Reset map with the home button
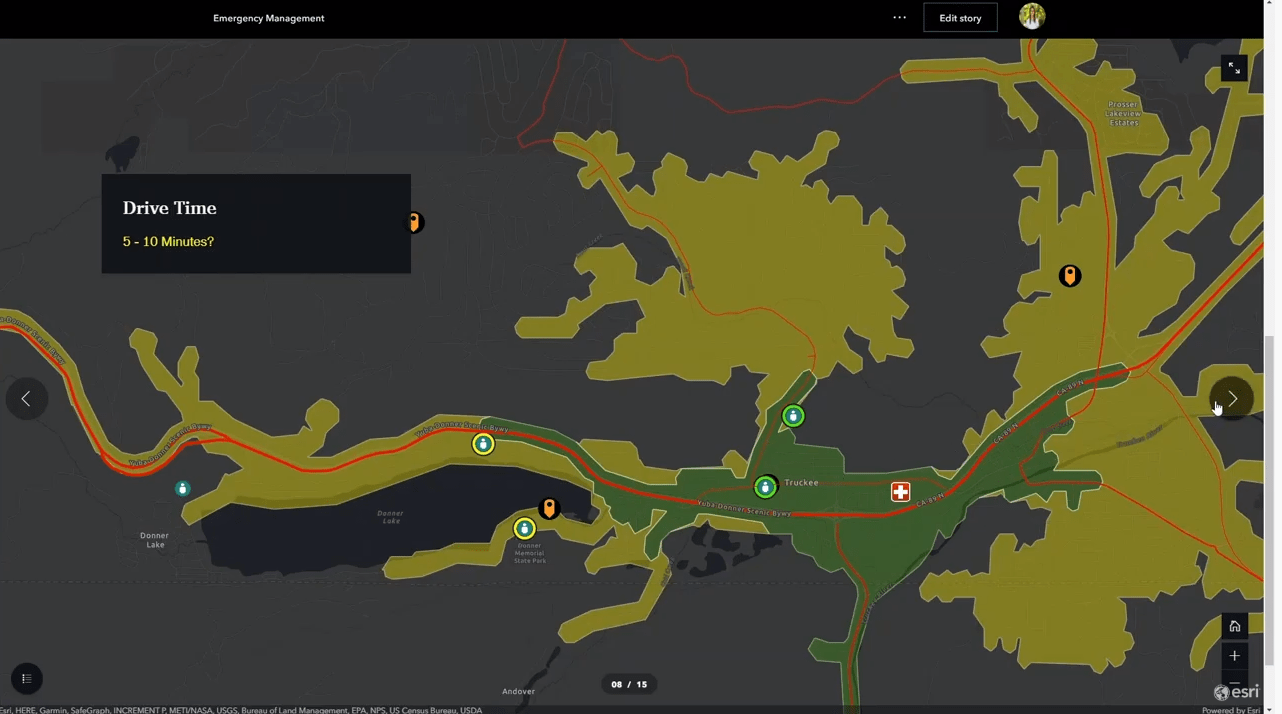The image size is (1282, 714). coord(1234,626)
